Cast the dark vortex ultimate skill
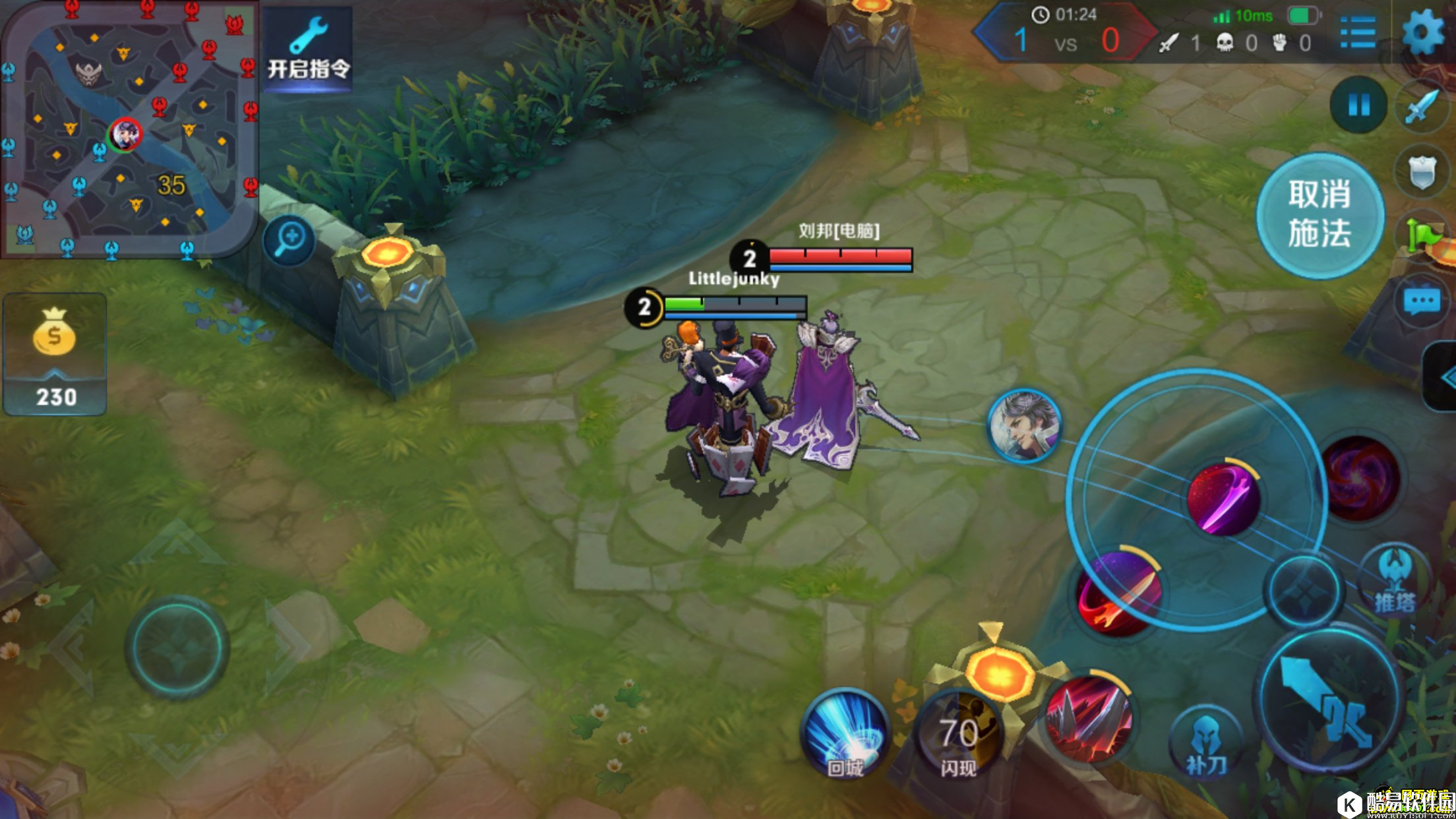The image size is (1456, 819). tap(1359, 478)
